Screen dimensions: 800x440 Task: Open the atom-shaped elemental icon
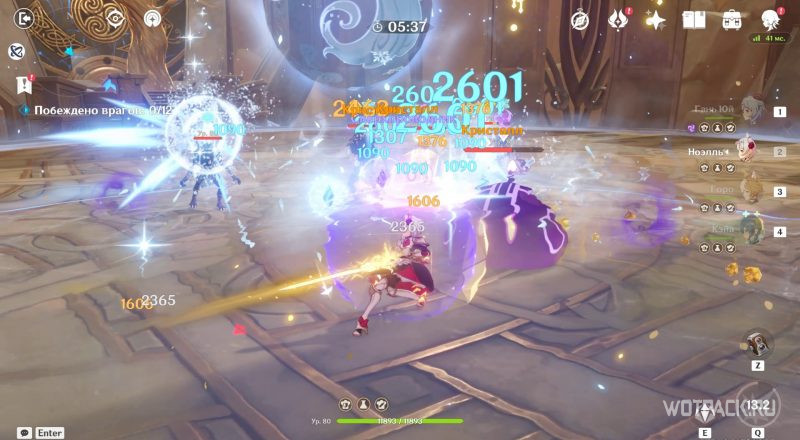coord(17,51)
